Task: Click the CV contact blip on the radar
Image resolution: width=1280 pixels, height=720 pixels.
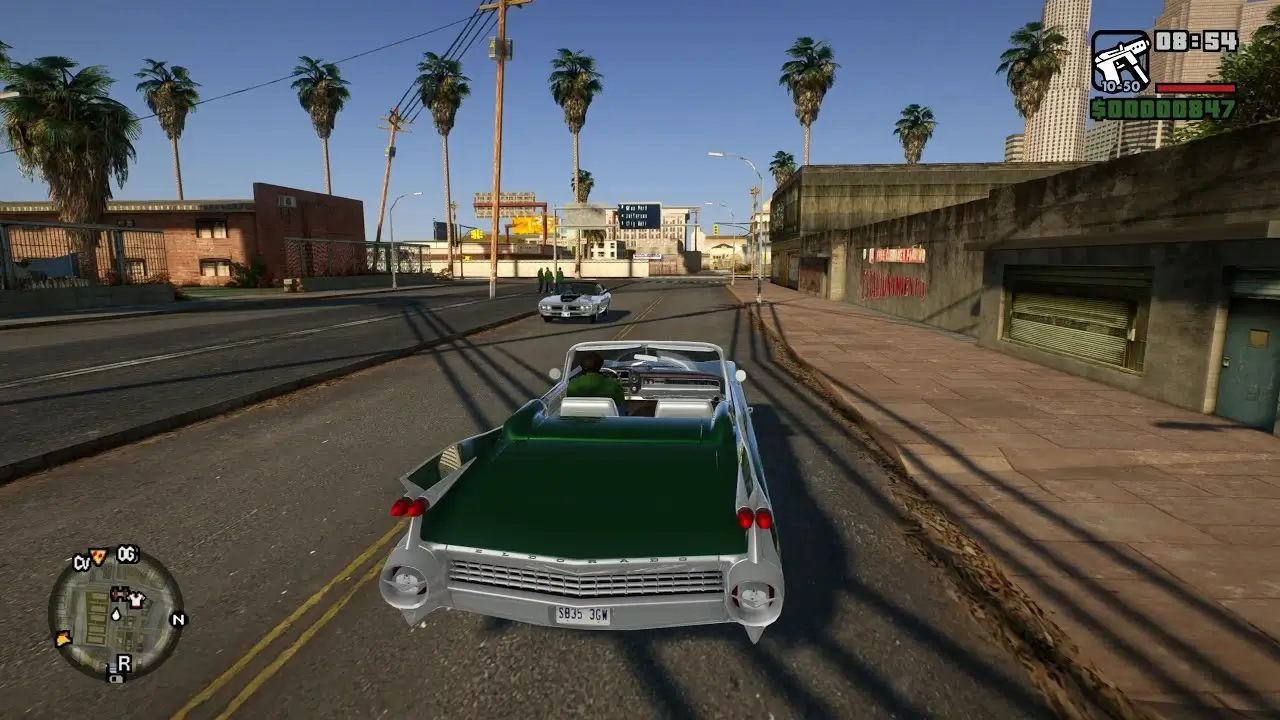Action: [82, 561]
